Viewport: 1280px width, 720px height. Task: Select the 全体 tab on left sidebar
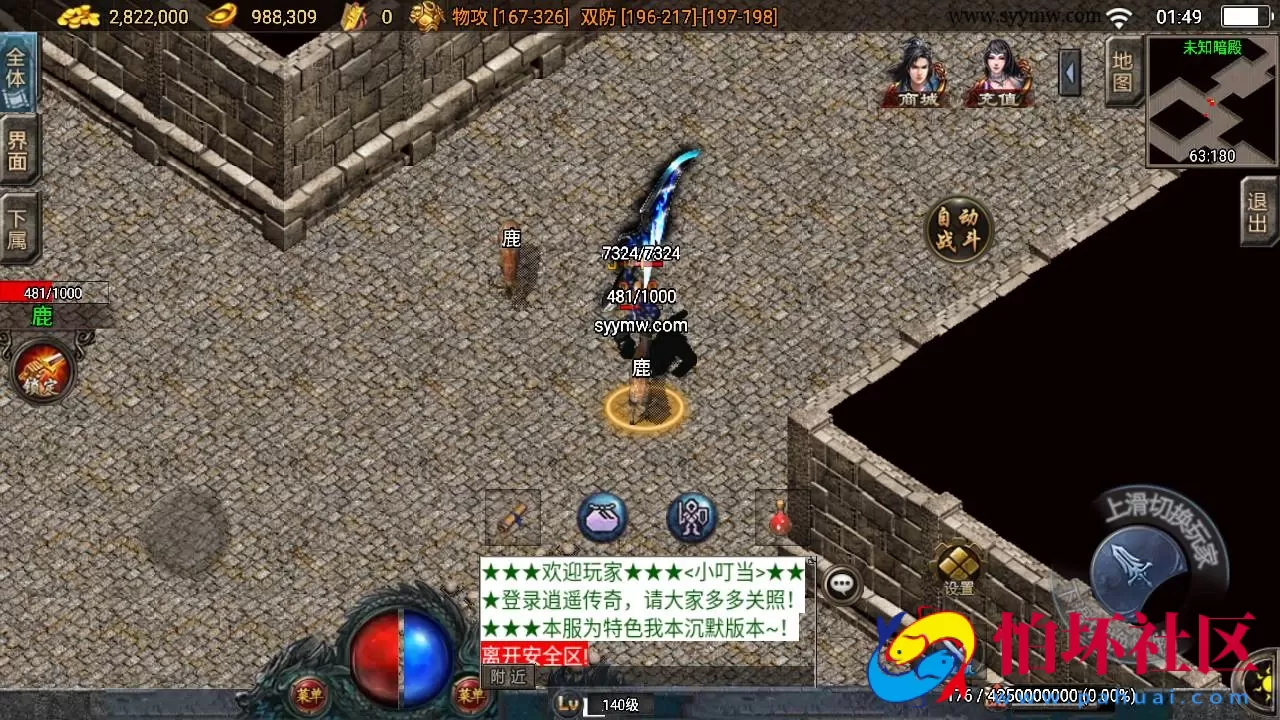(18, 72)
